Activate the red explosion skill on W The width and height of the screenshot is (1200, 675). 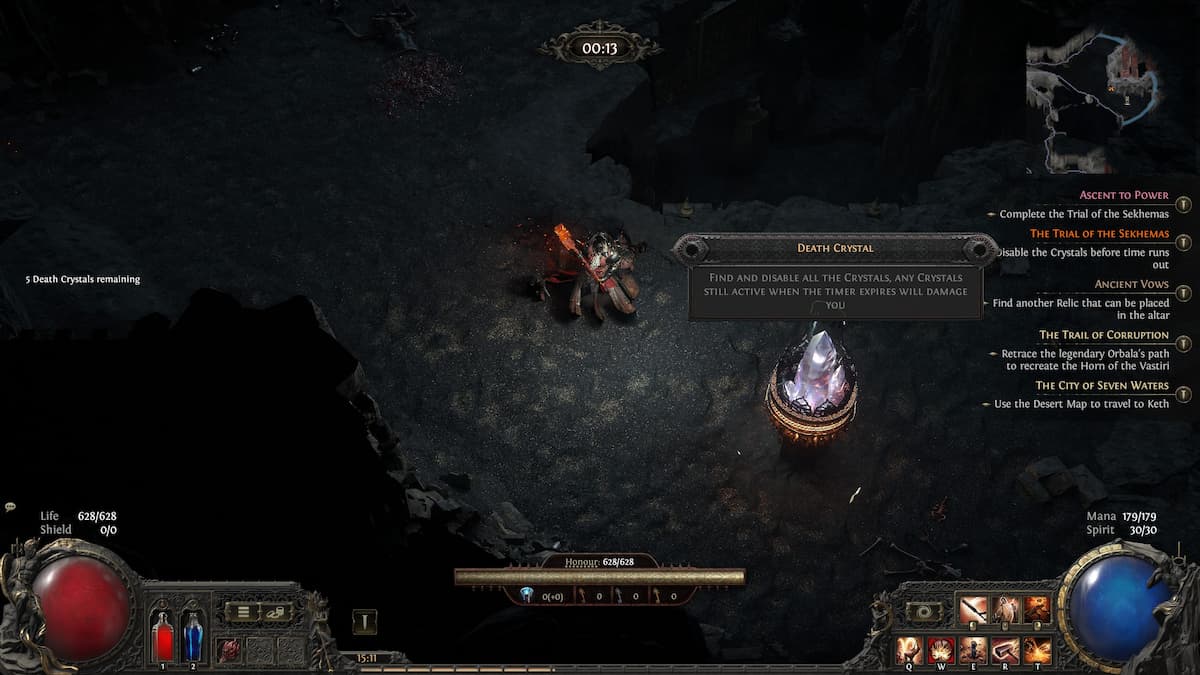942,649
